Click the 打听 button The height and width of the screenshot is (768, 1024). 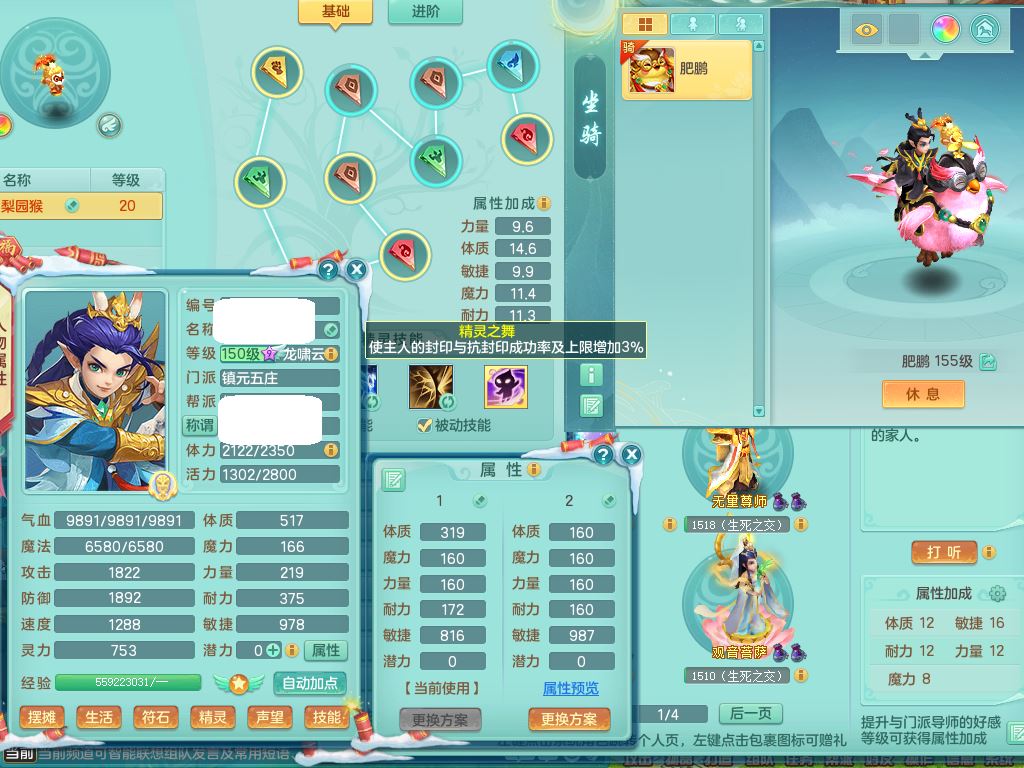[945, 552]
